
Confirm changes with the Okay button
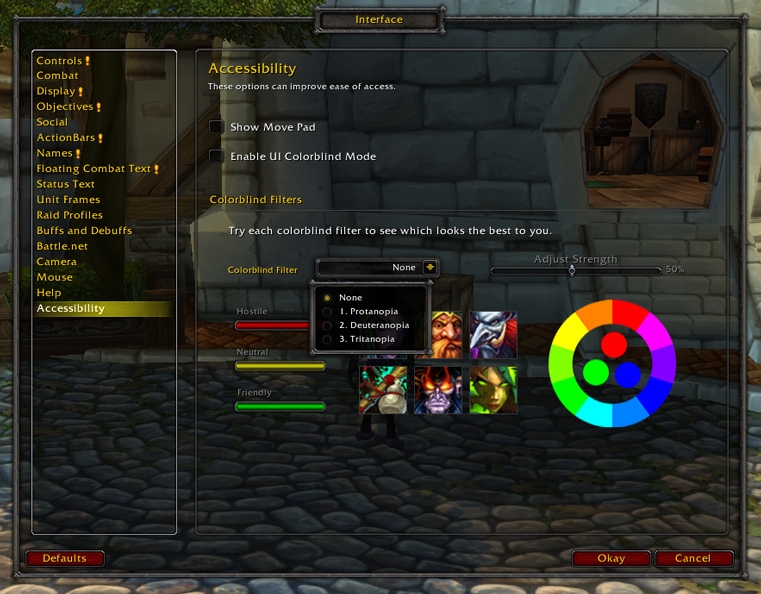(611, 558)
